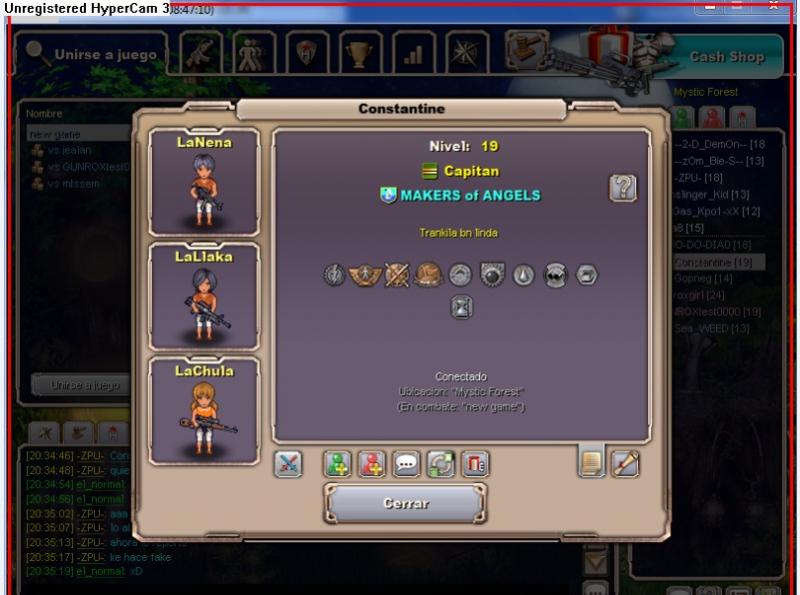Click the green circular arrows icon
This screenshot has width=800, height=595.
coord(440,464)
